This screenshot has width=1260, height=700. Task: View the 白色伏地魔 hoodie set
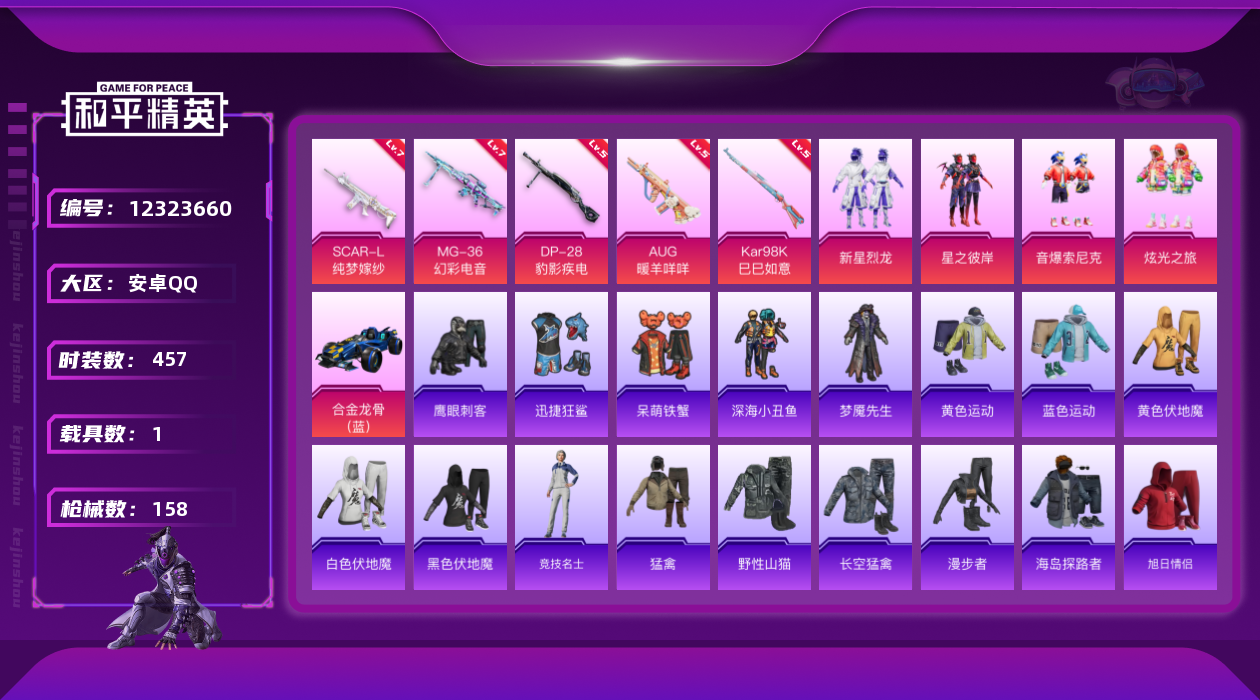358,517
